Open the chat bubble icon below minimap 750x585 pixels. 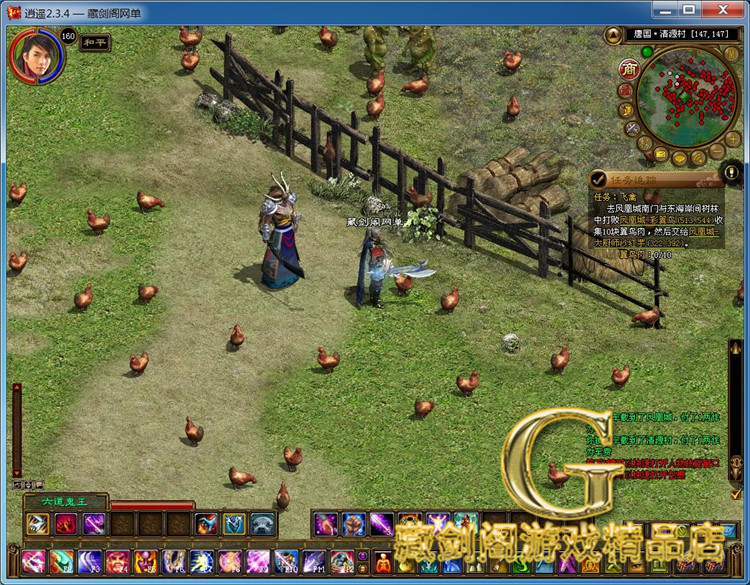(x=680, y=157)
